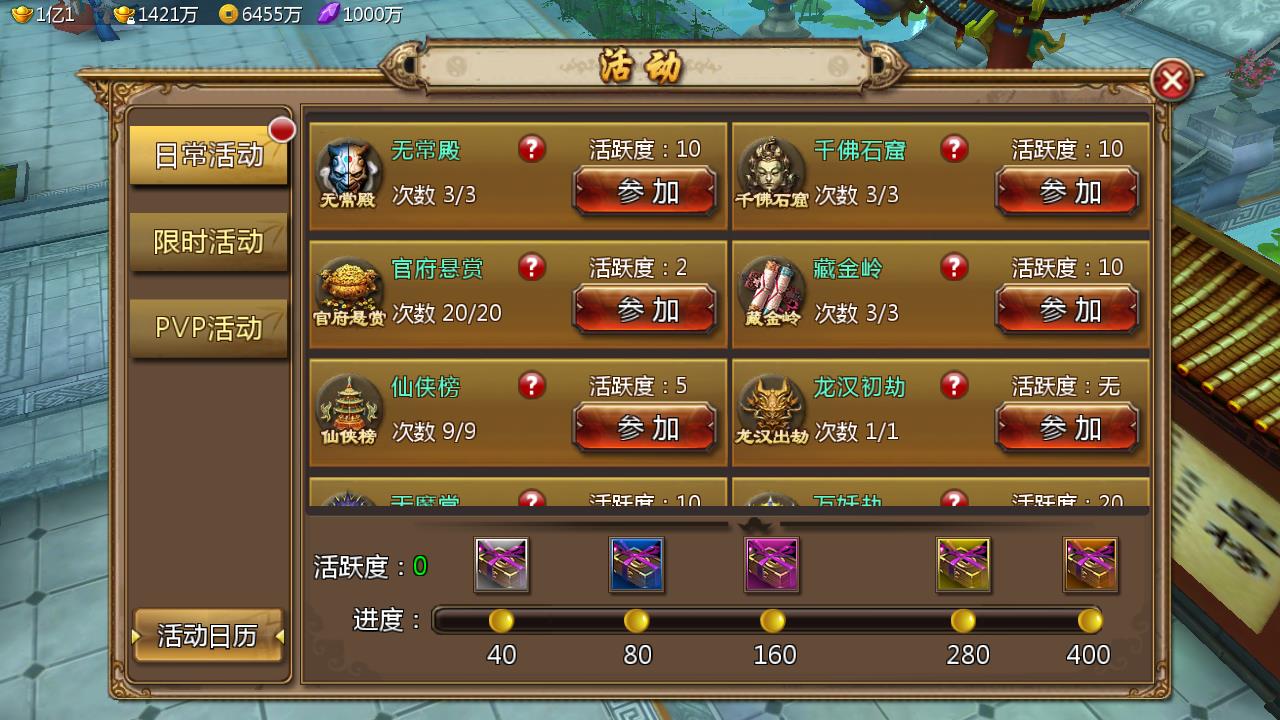1280x720 pixels.
Task: Switch to the PVP活动 tab
Action: click(x=208, y=327)
